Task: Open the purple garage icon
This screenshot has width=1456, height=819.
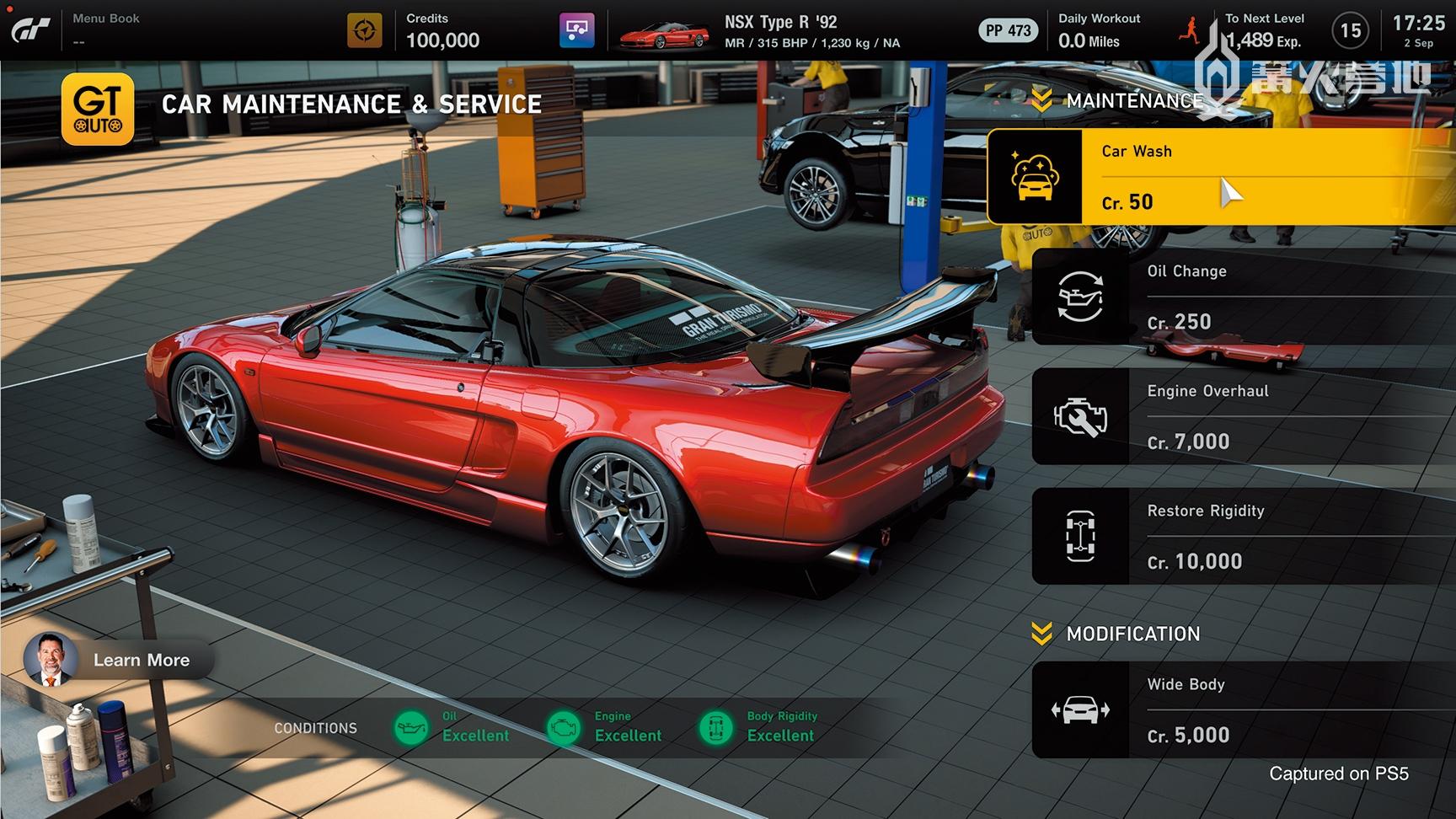Action: coord(577,30)
